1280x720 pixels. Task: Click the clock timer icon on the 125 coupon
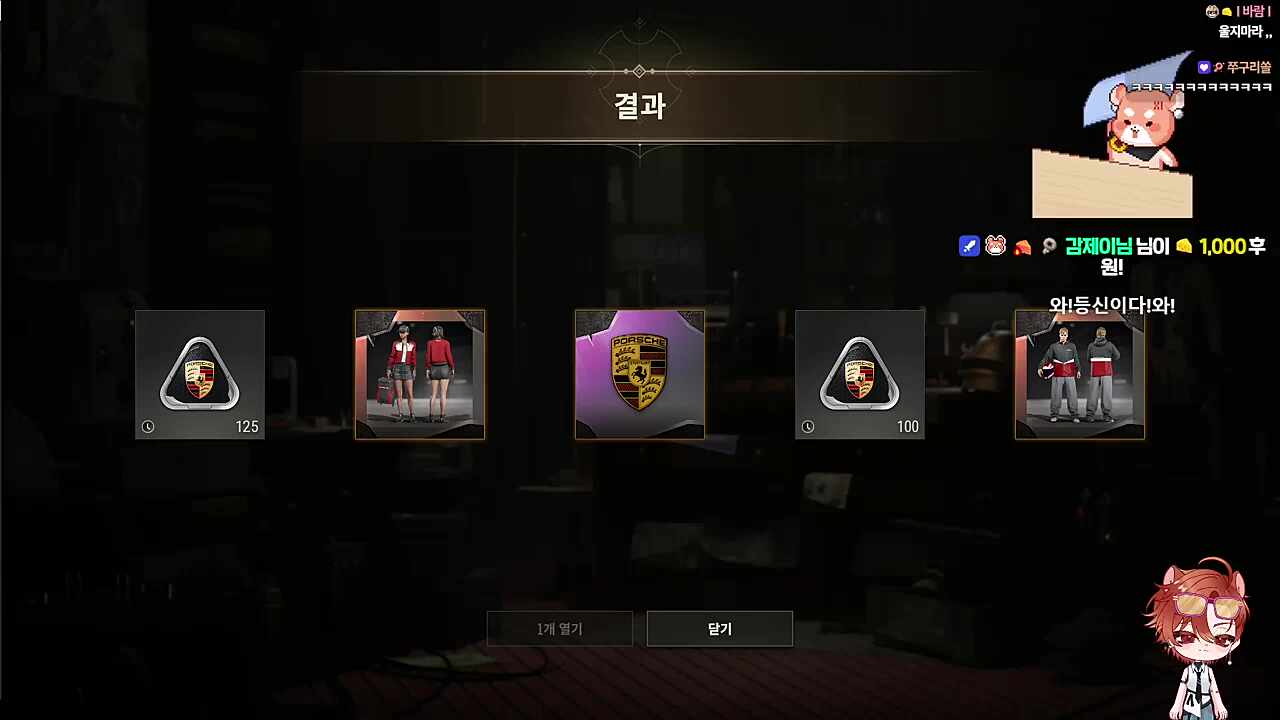(x=148, y=427)
